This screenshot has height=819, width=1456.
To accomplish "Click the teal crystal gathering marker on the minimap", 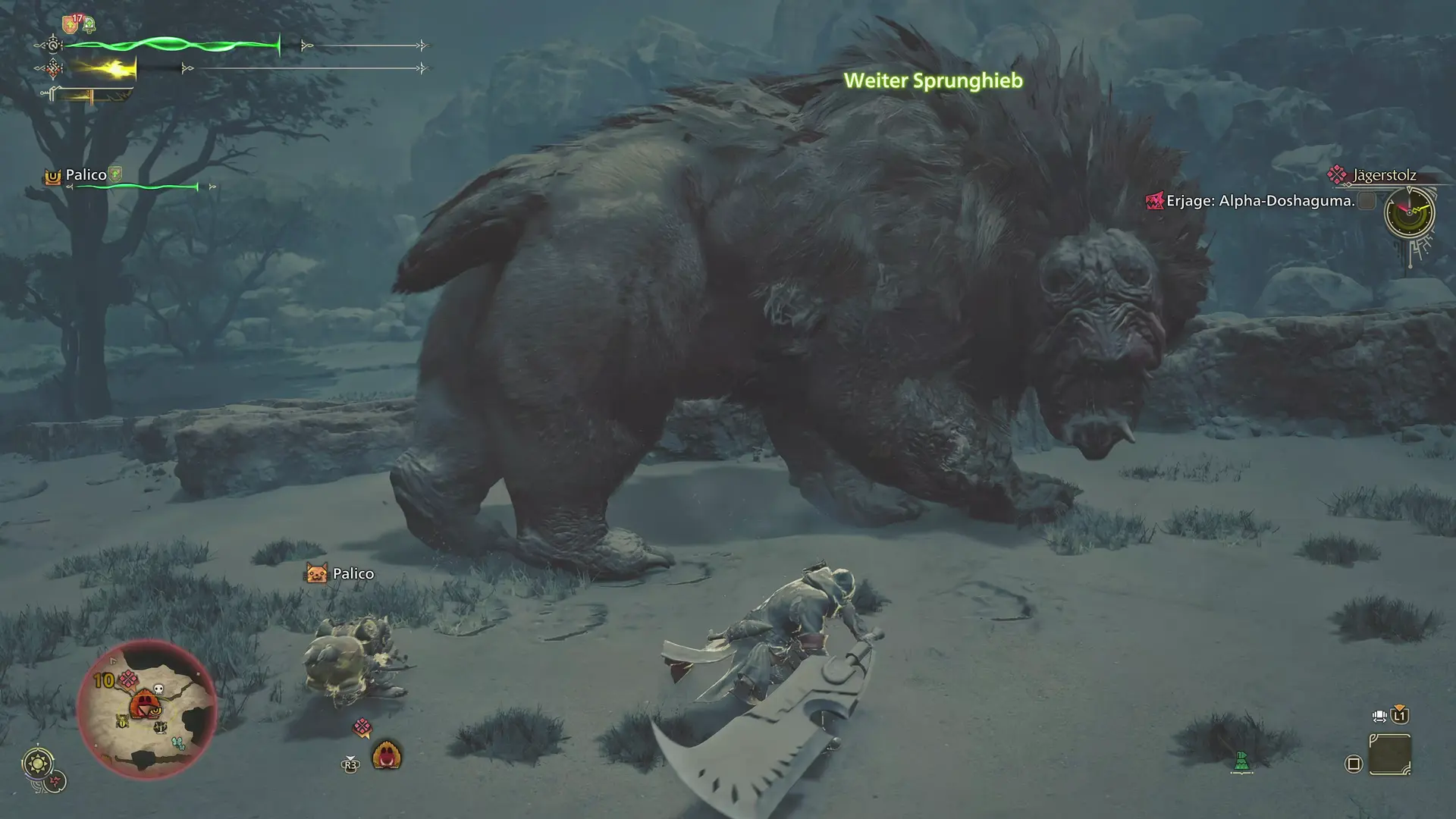I will pos(177,743).
